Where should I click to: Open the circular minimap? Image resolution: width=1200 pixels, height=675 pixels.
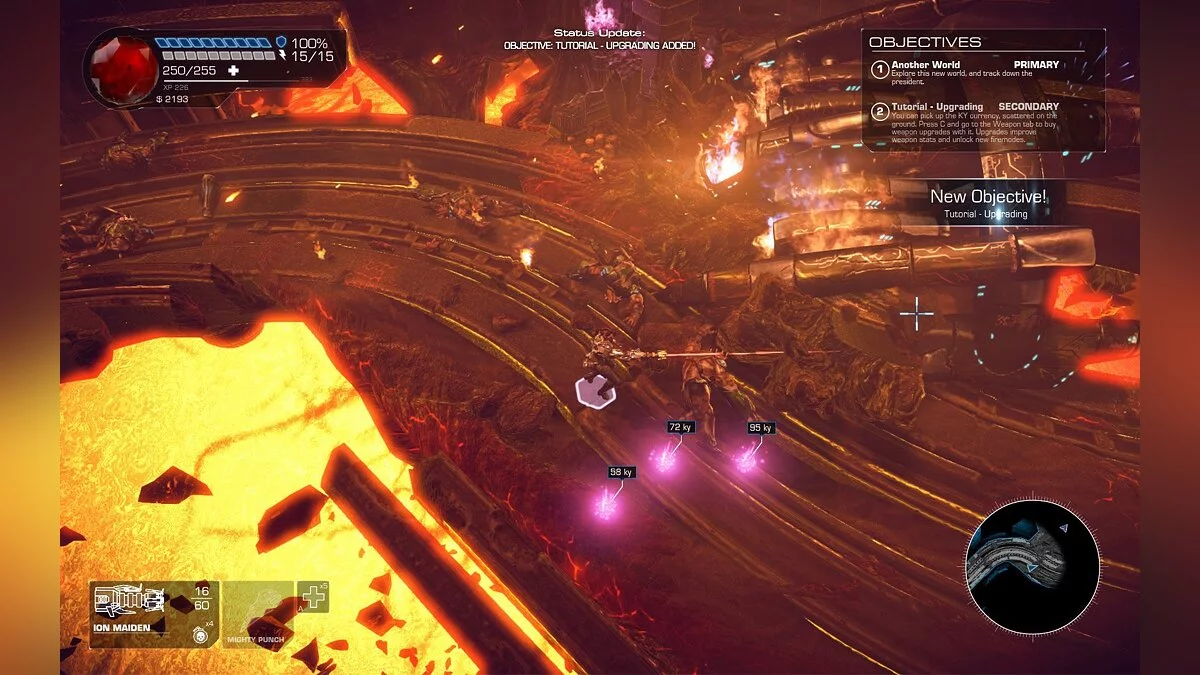coord(1032,567)
